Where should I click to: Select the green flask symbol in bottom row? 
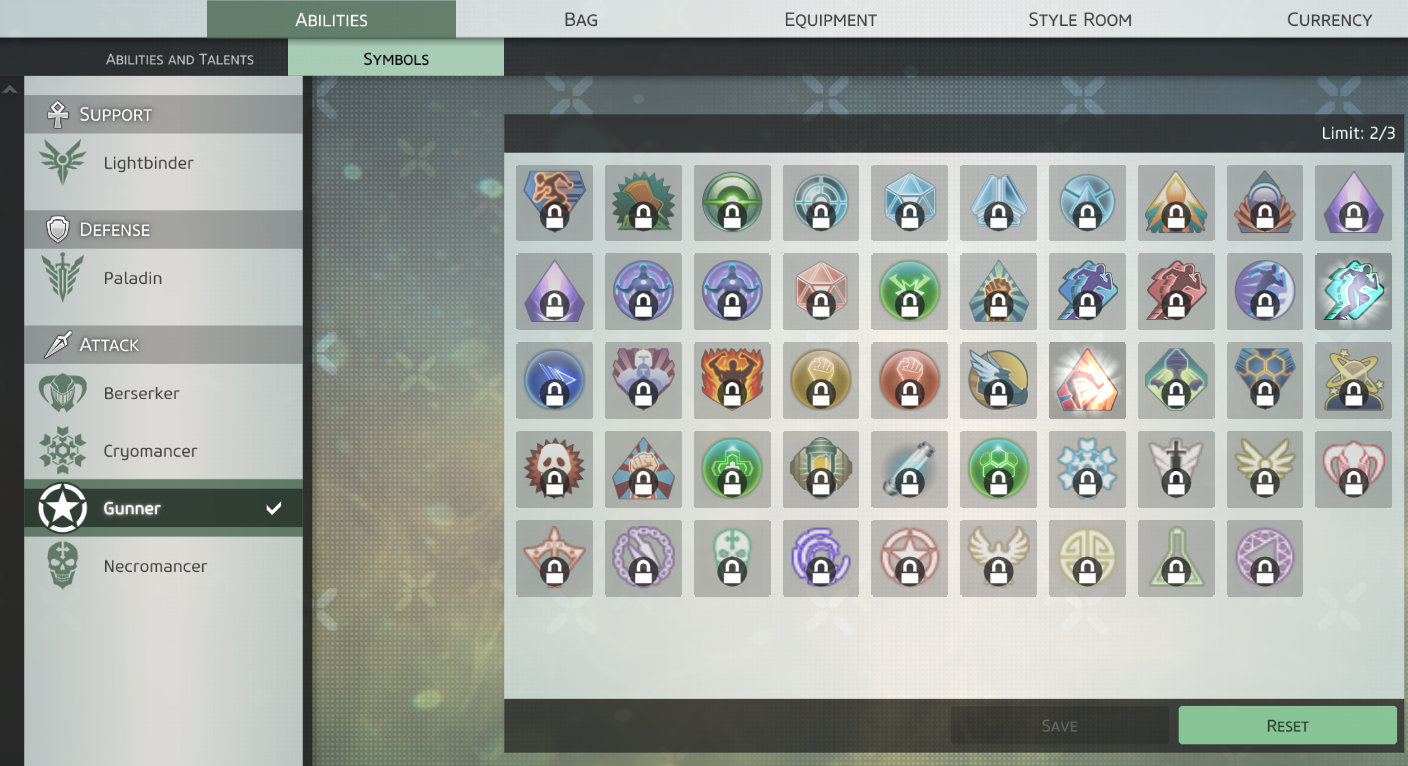1176,558
